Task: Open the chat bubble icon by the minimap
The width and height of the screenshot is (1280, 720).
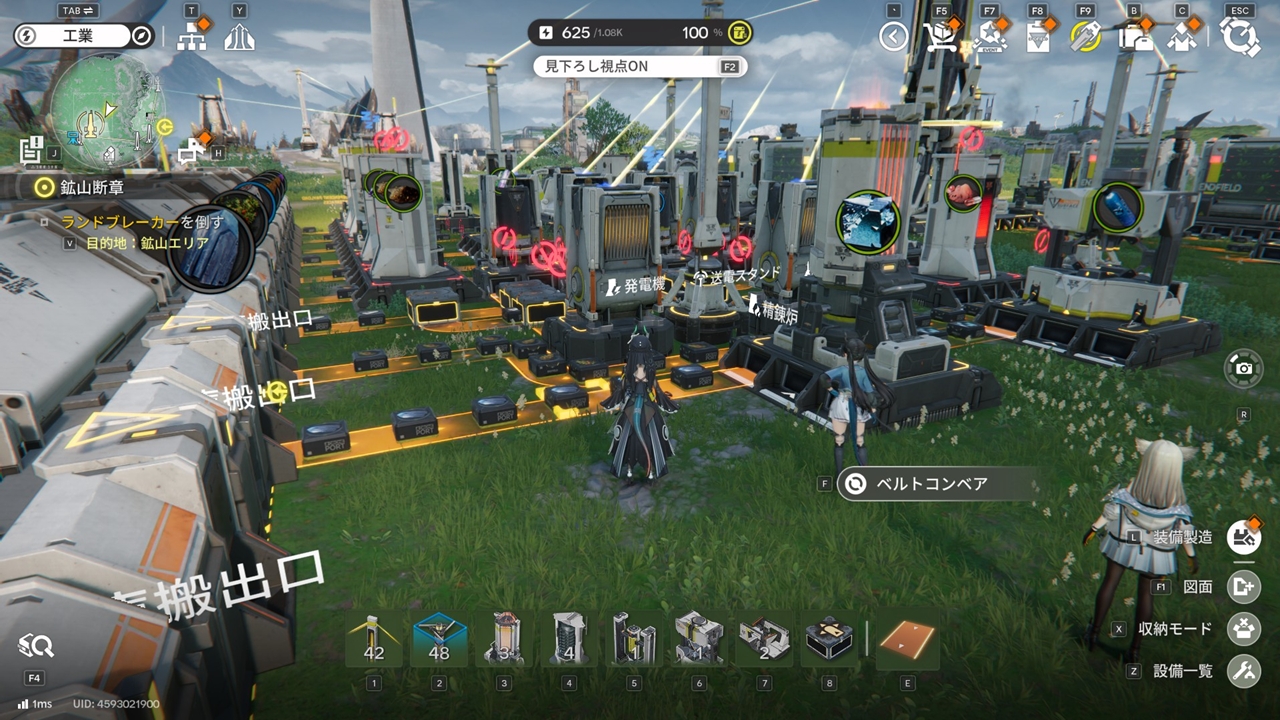Action: coord(190,151)
